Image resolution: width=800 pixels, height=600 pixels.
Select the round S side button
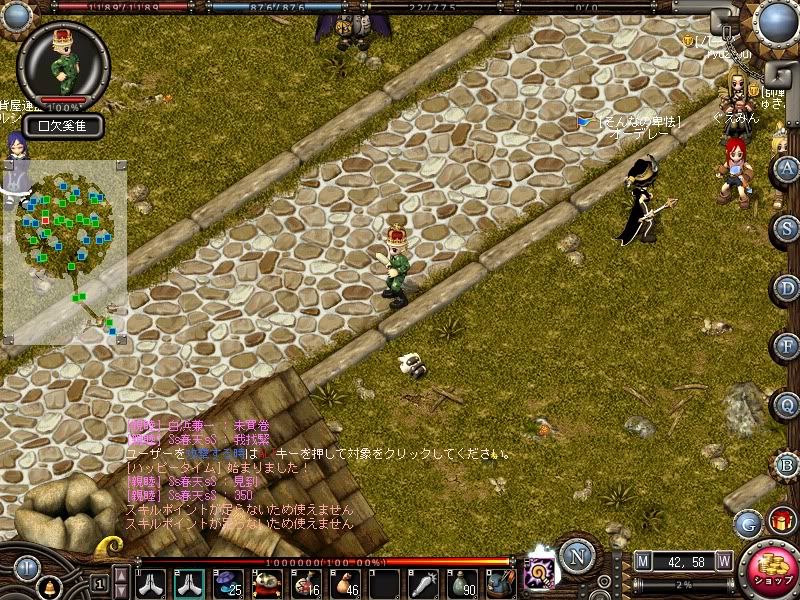click(x=788, y=228)
